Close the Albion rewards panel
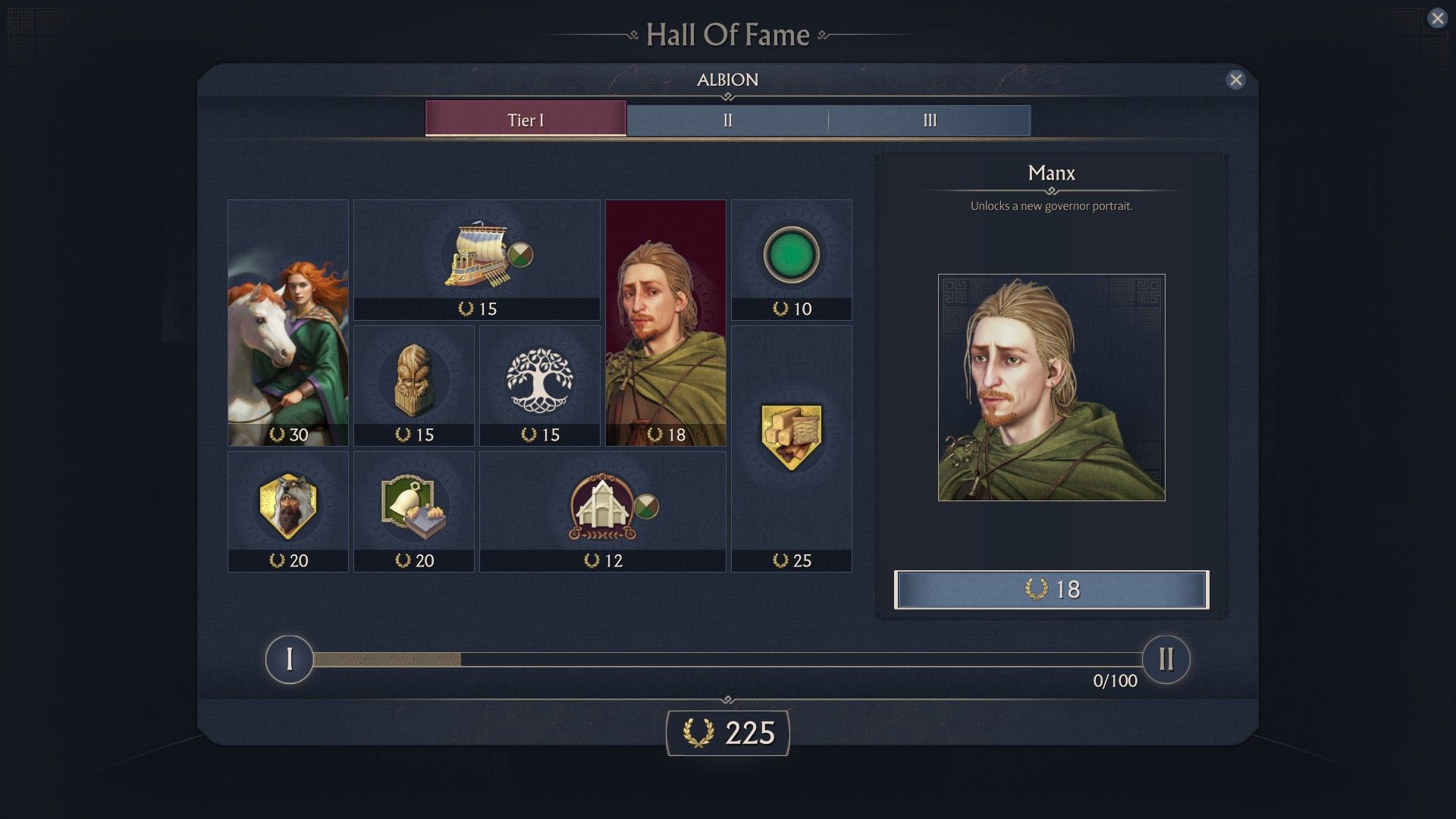This screenshot has width=1456, height=819. tap(1236, 80)
